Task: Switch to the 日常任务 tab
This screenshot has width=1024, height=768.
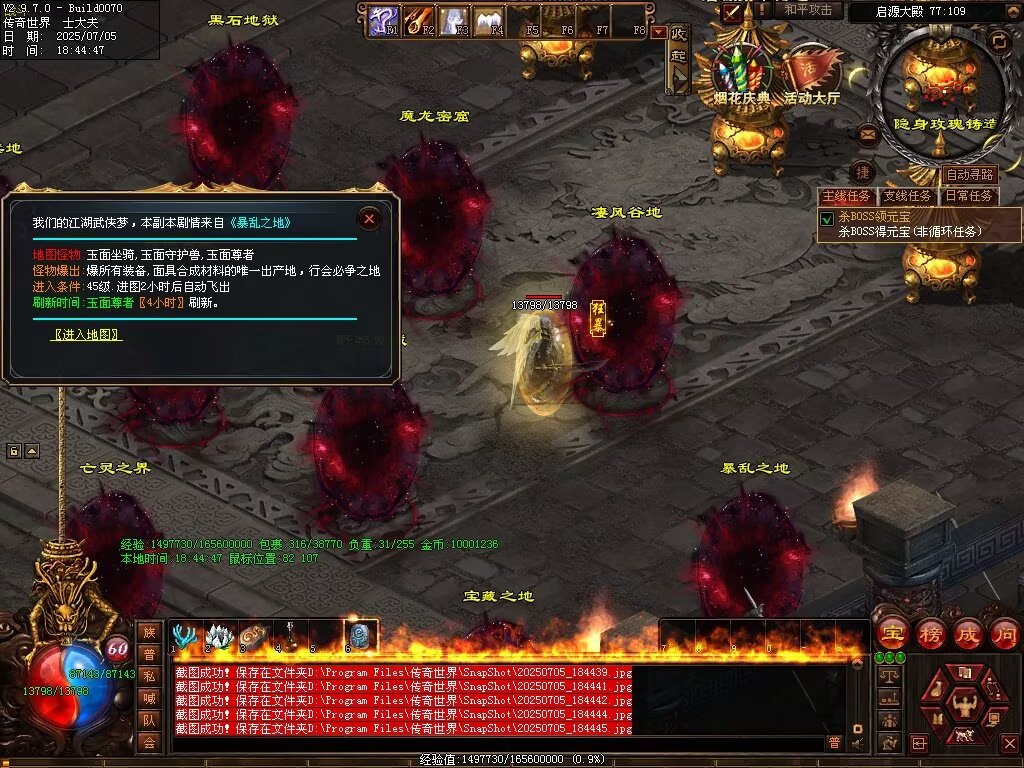Action: pos(970,196)
